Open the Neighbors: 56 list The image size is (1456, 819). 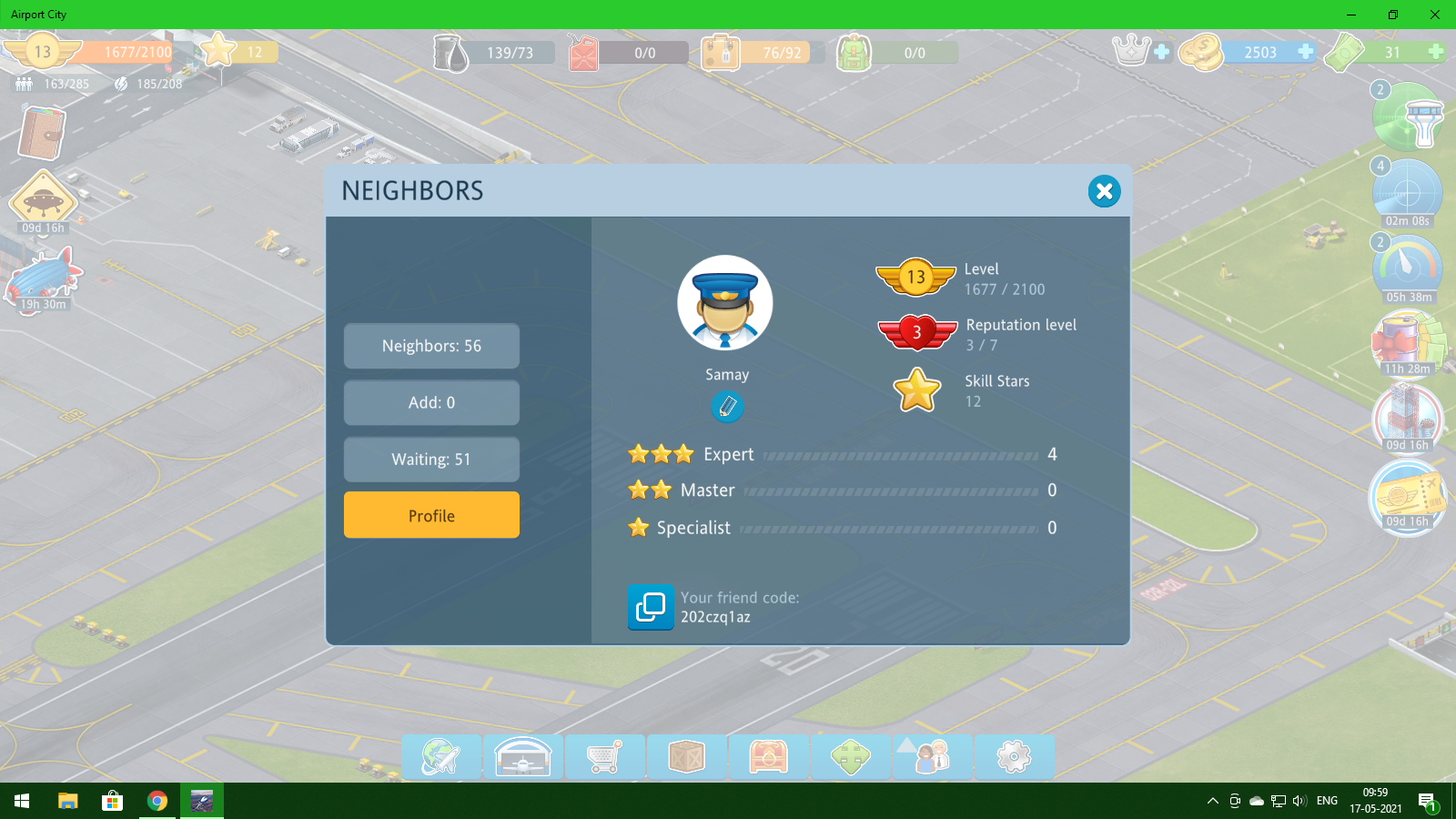coord(431,346)
